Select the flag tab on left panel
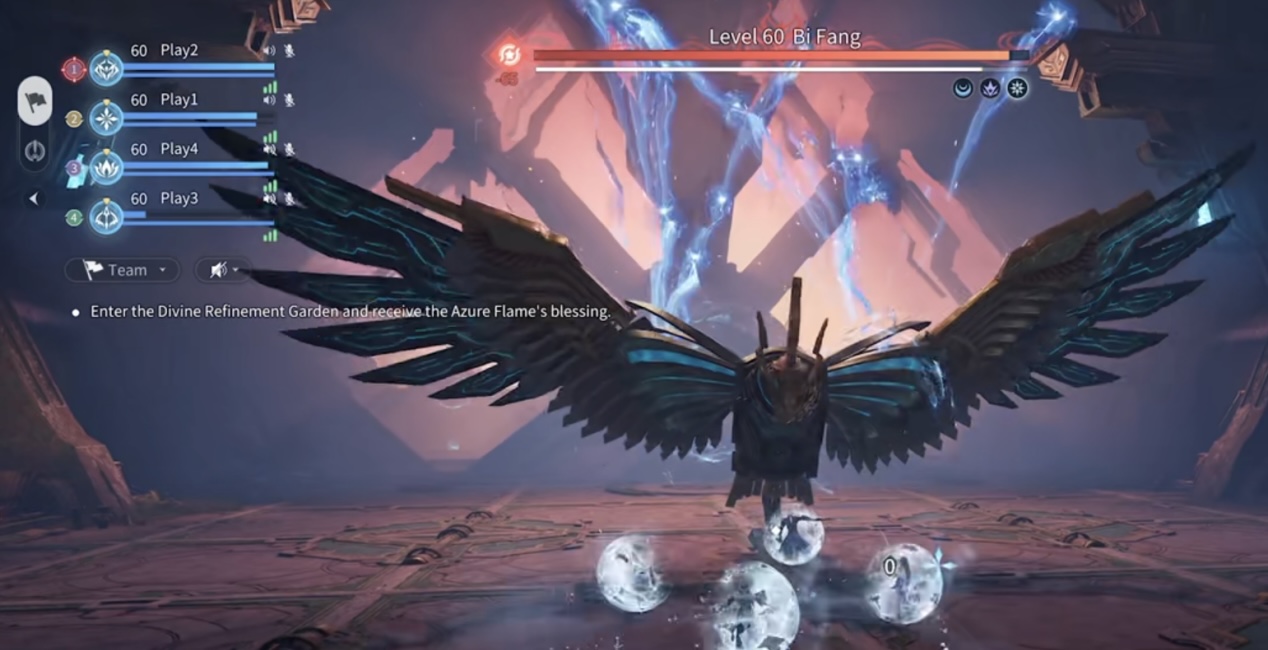Screen dimensions: 1268x650 [x=36, y=101]
